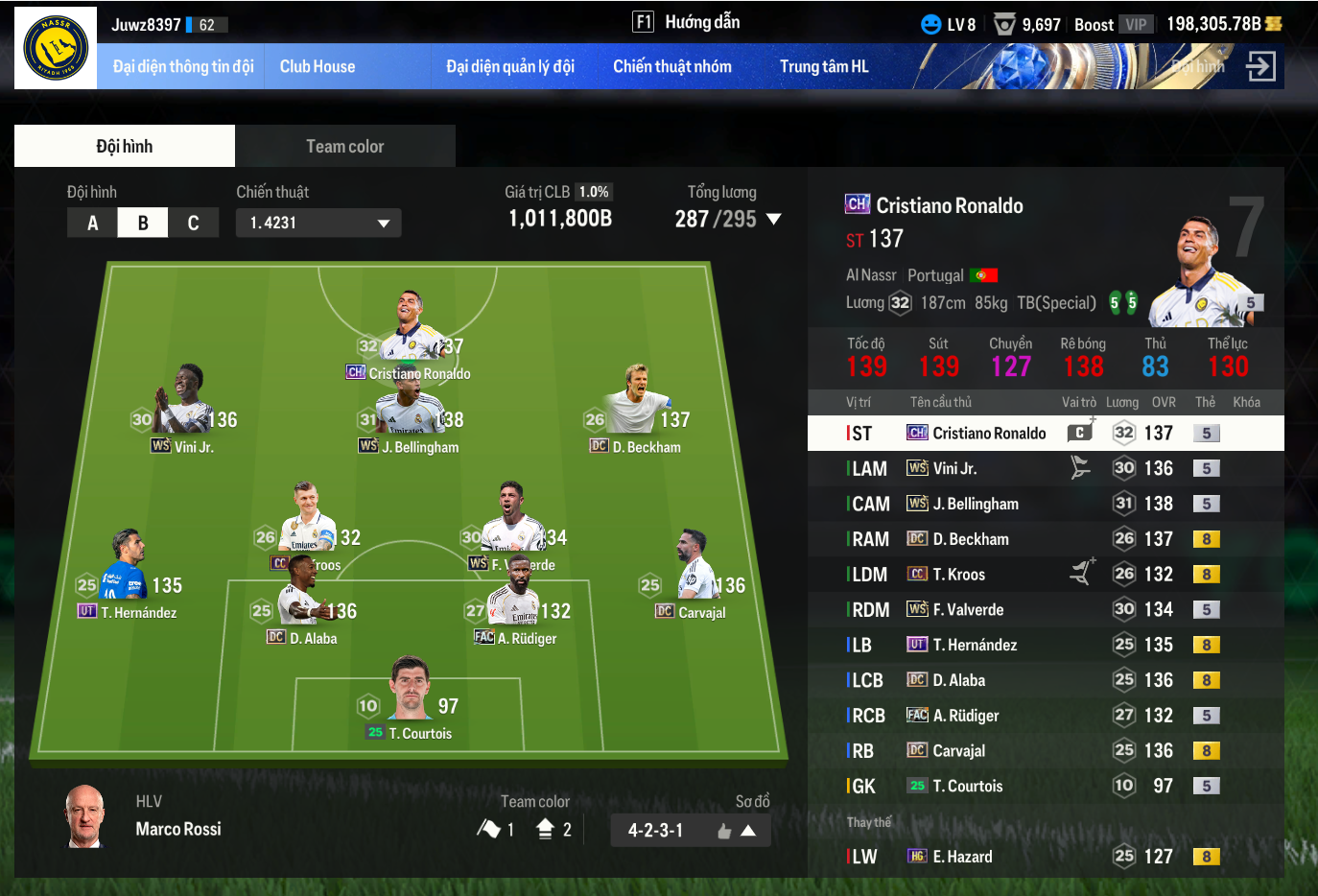Viewport: 1318px width, 896px height.
Task: Pick substitute E. Hazard row
Action: 1046,856
